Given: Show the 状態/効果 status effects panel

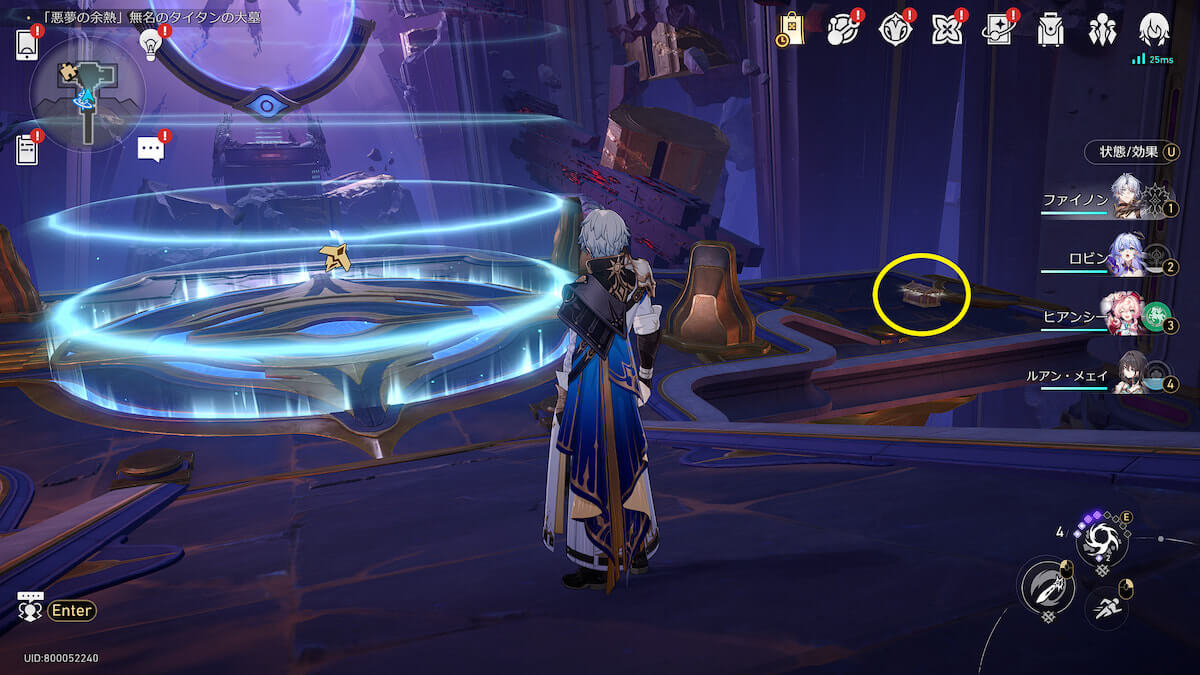Looking at the screenshot, I should pos(1132,152).
